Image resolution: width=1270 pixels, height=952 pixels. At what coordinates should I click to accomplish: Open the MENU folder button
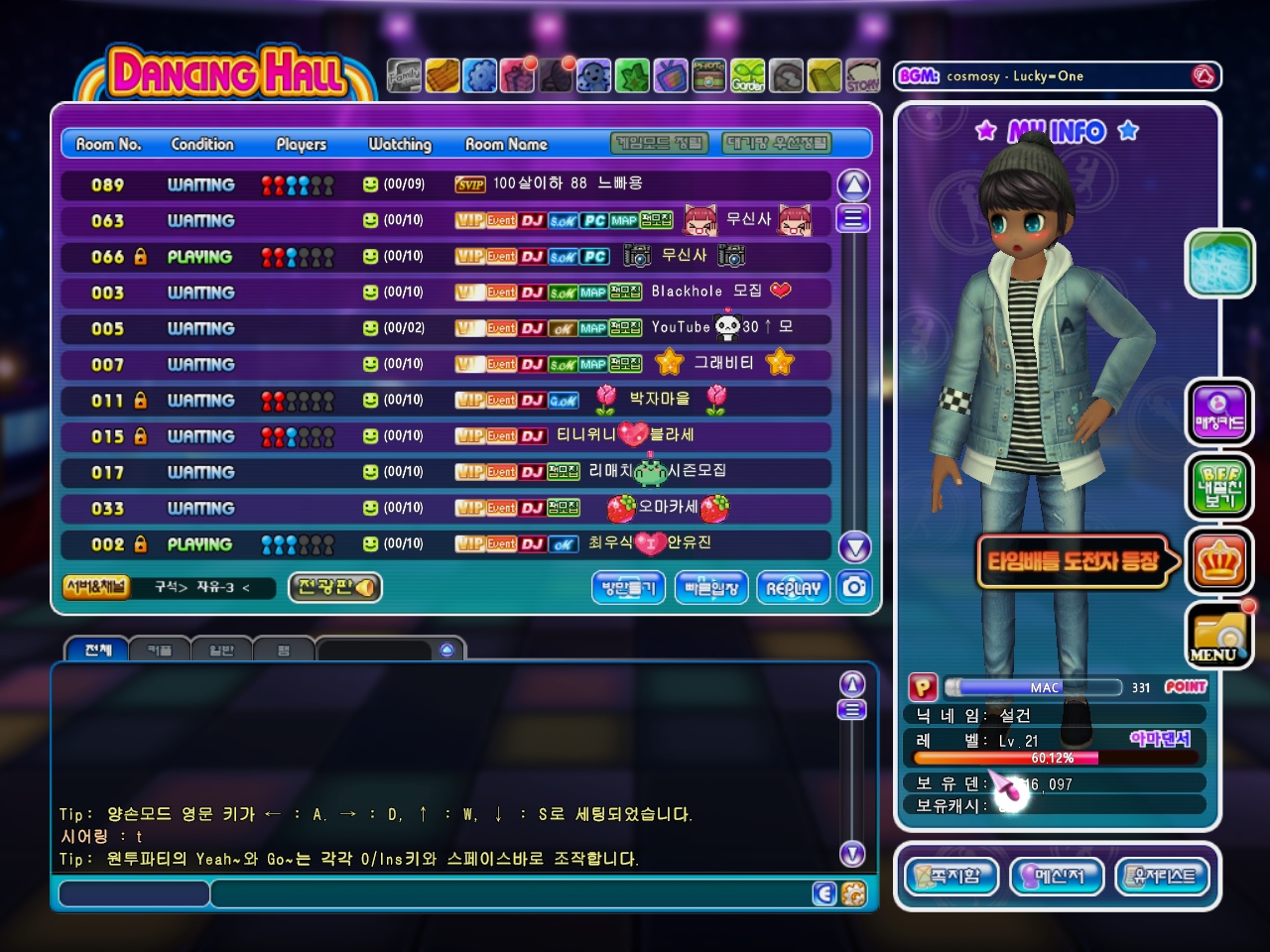tap(1218, 635)
